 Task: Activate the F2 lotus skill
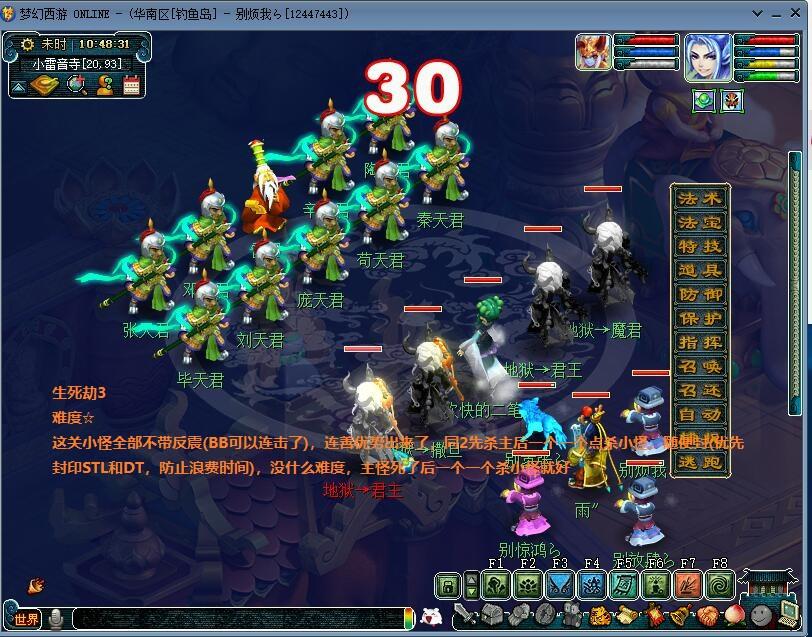(x=528, y=585)
